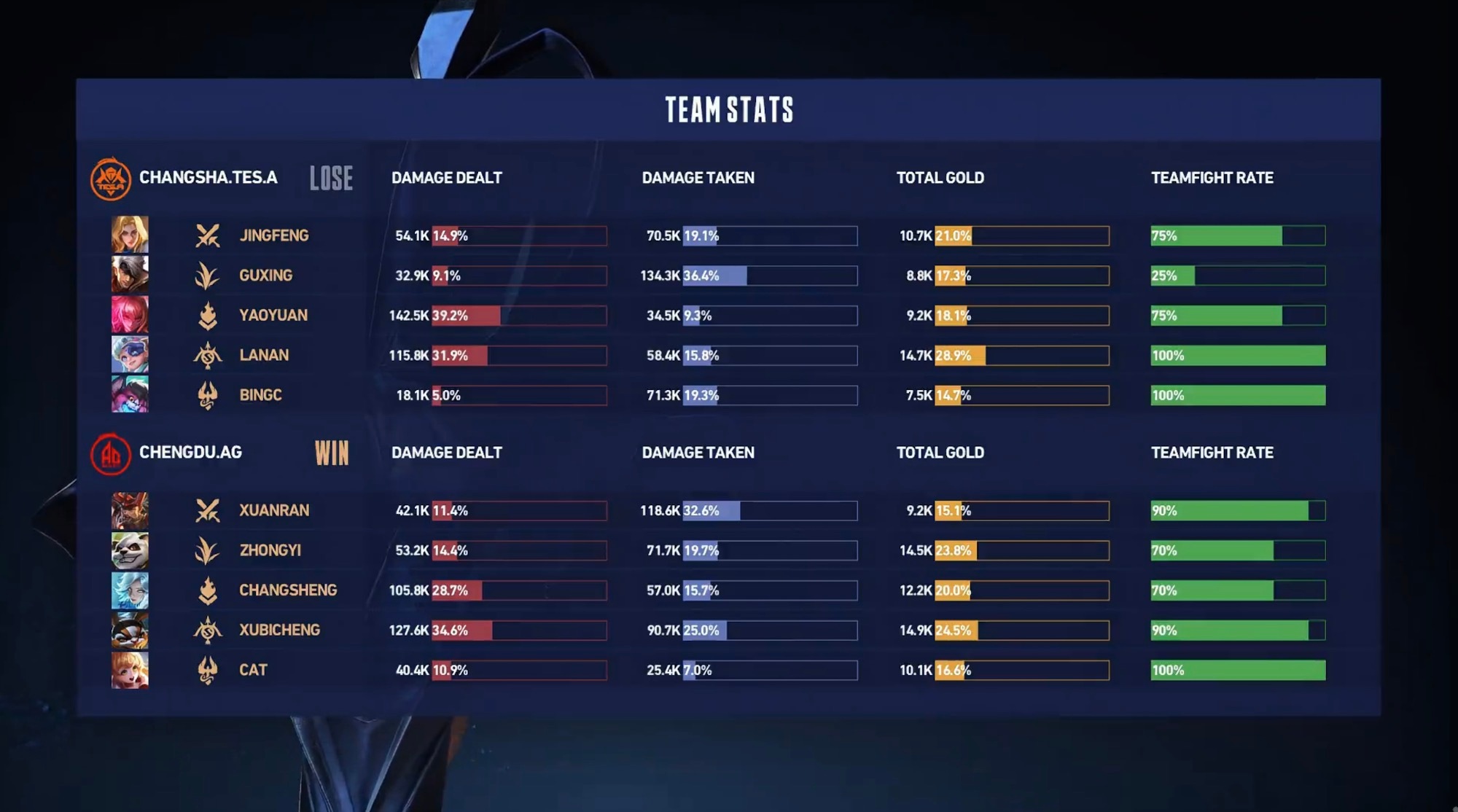Image resolution: width=1458 pixels, height=812 pixels.
Task: Choose the LANAN player row
Action: click(264, 355)
